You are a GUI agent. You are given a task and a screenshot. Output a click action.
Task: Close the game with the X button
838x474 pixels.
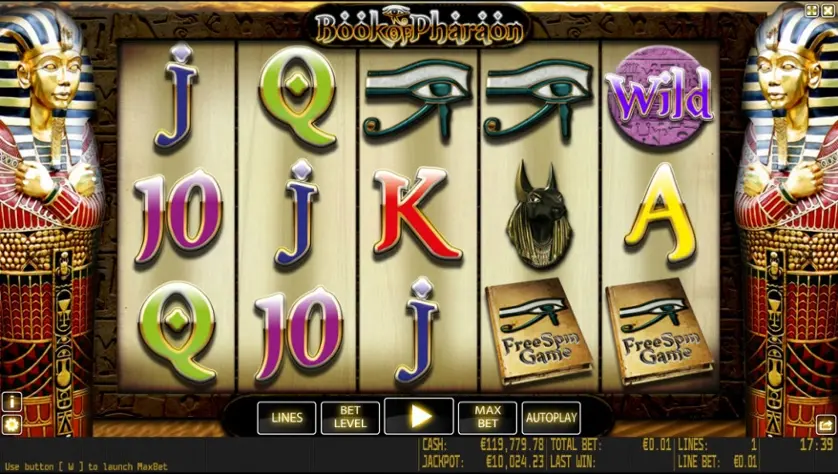coord(827,11)
